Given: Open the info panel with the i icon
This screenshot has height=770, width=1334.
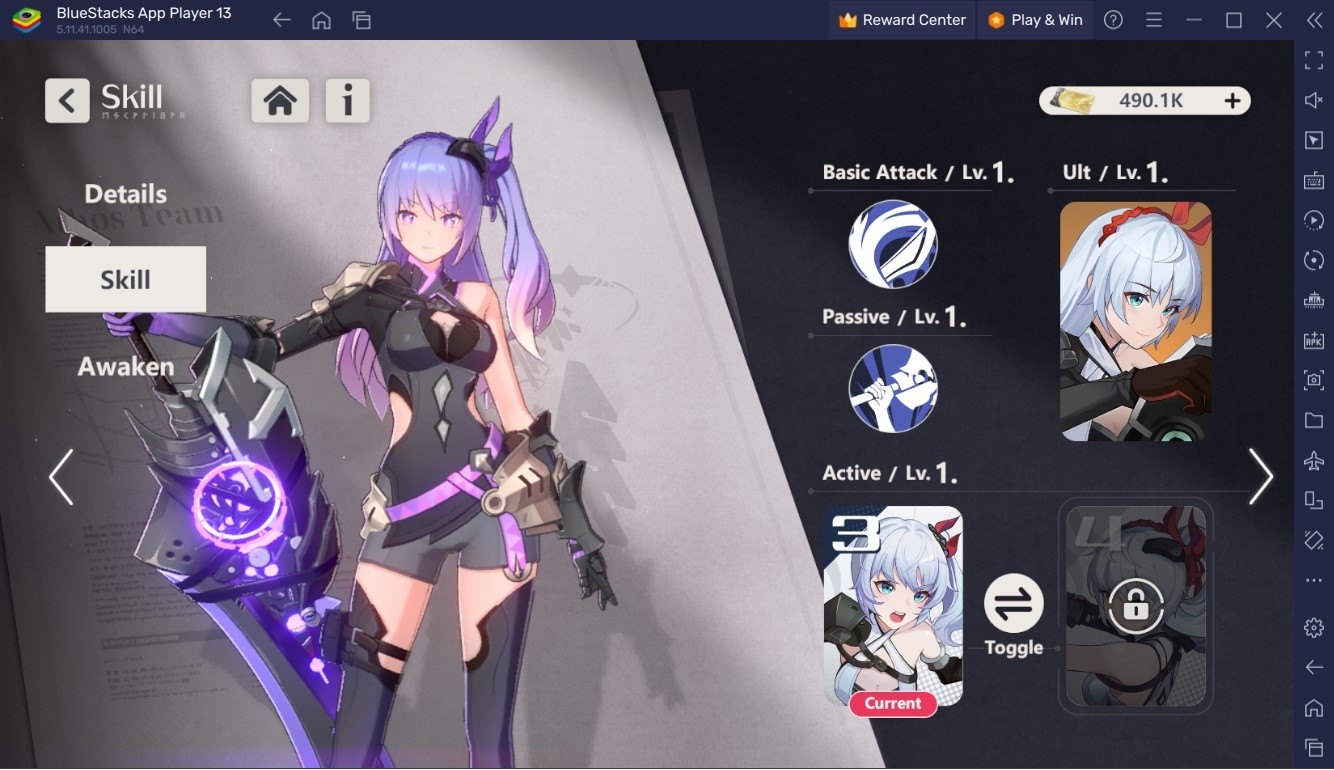Looking at the screenshot, I should point(347,100).
